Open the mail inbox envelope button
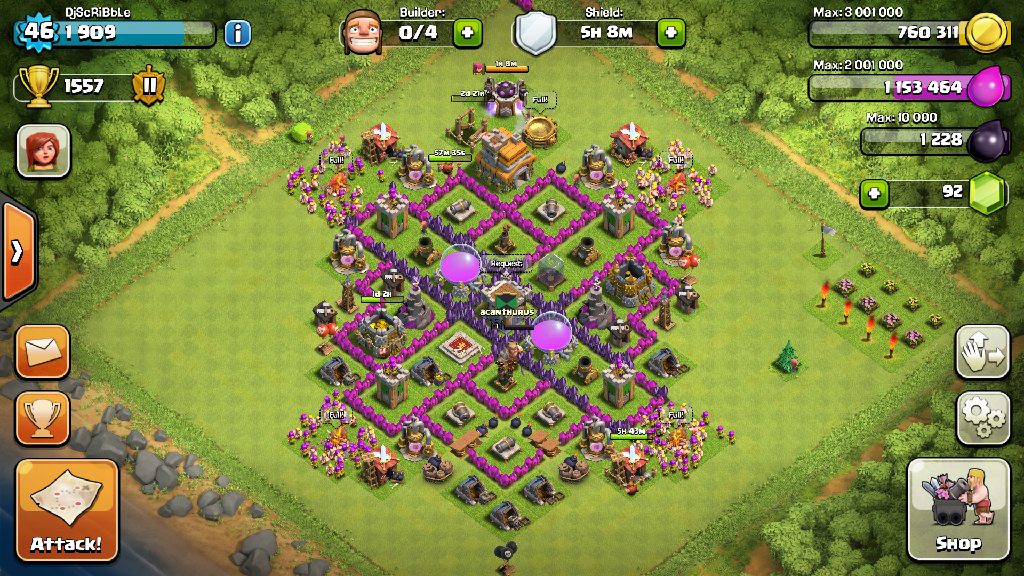 [43, 352]
